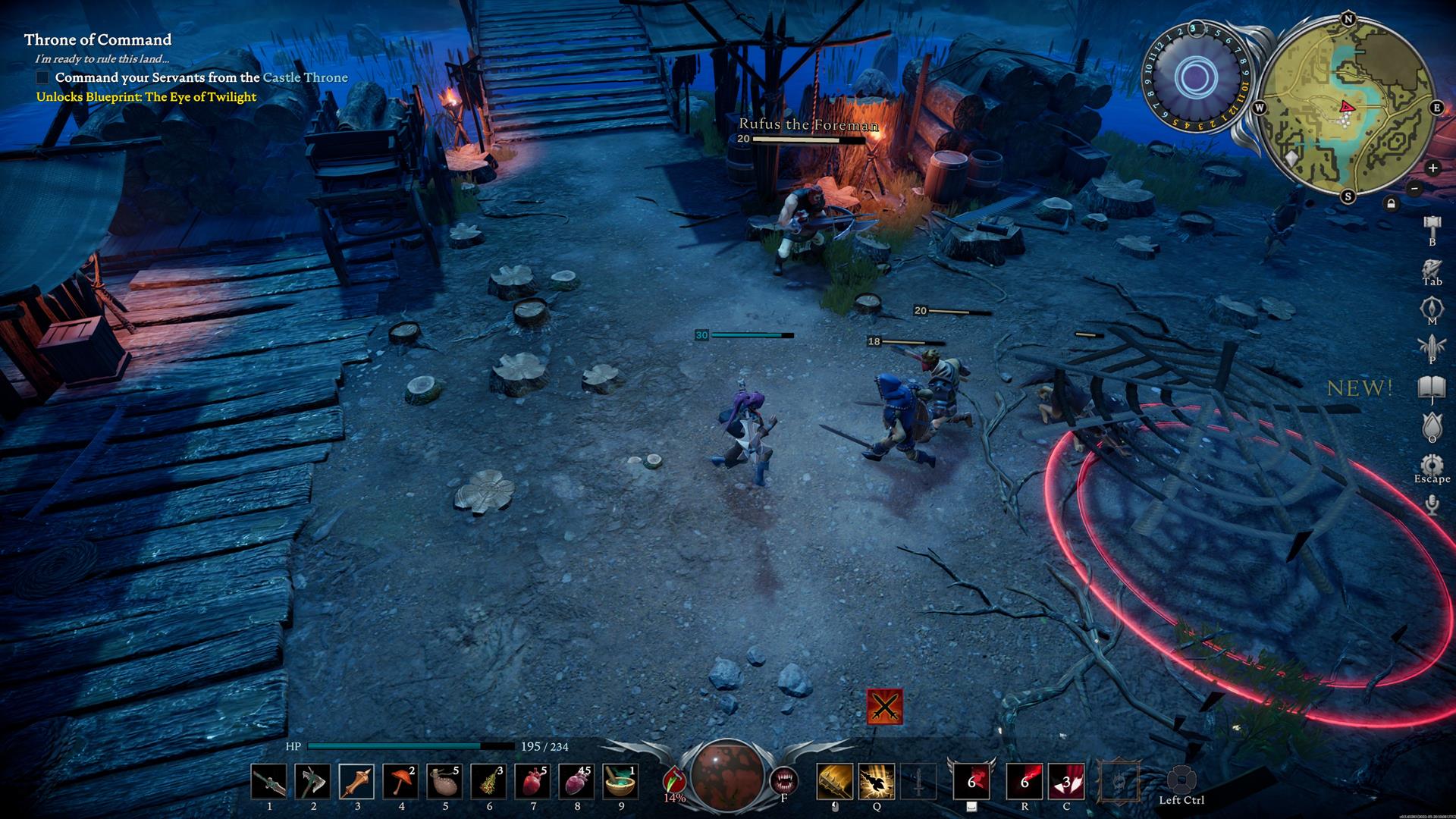Viewport: 1456px width, 819px height.
Task: Click the R spell on cooldown
Action: pos(1025,782)
